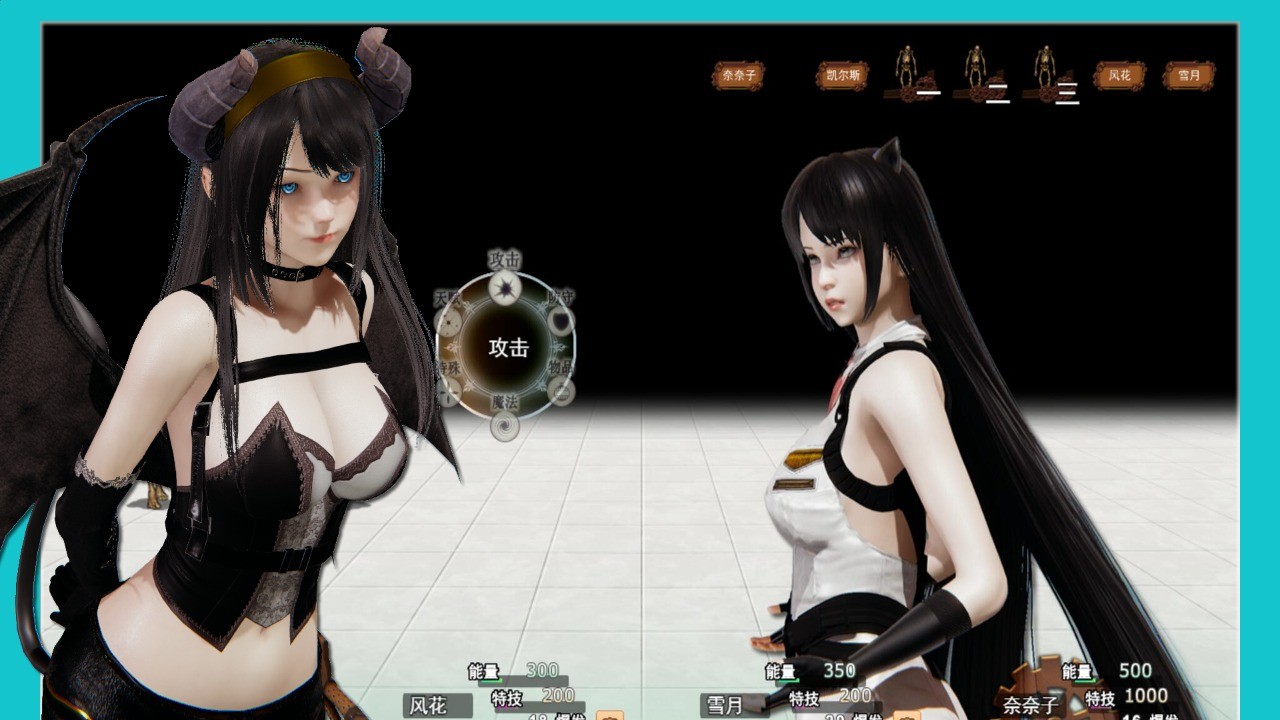Select the 攻击 (Attack) command on the battle wheel

point(505,289)
